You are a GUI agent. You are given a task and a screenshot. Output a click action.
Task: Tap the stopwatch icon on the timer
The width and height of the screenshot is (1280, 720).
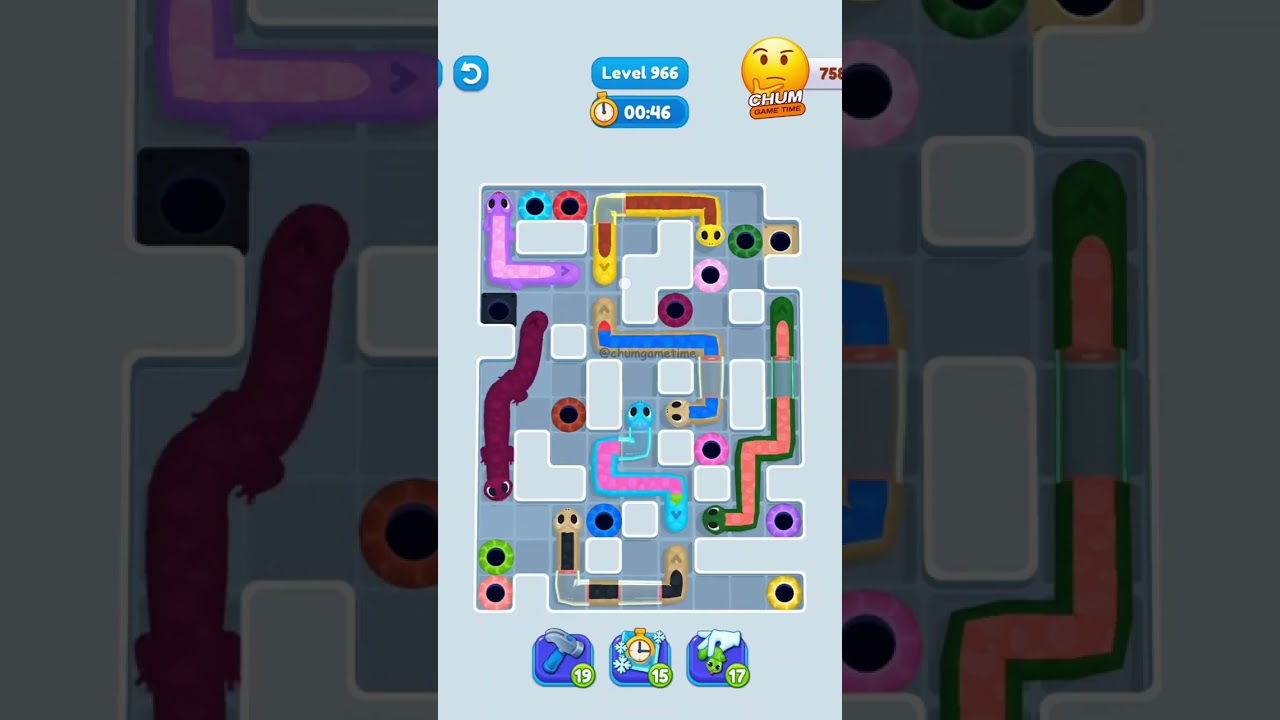click(x=603, y=112)
